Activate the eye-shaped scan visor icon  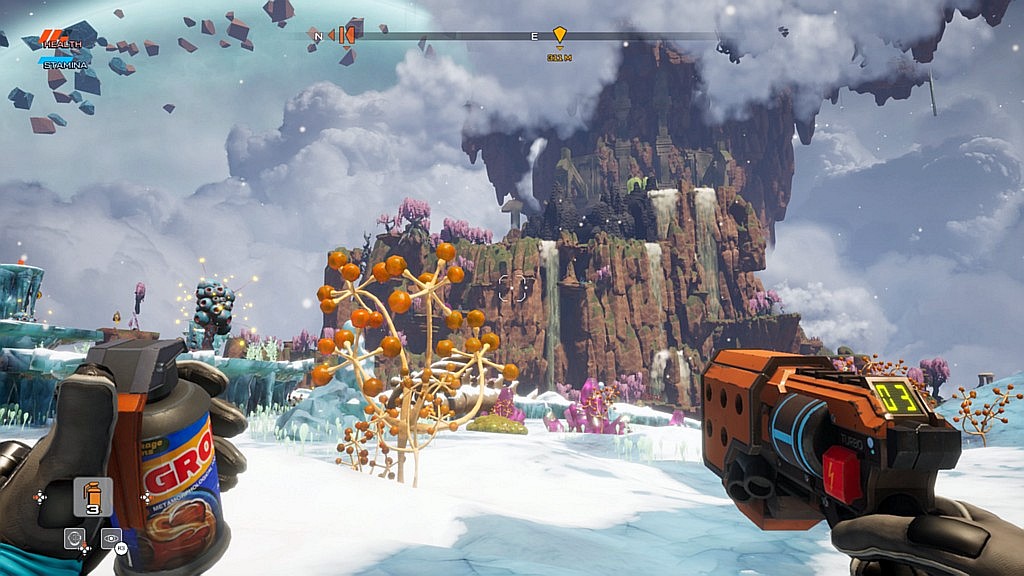[x=110, y=538]
